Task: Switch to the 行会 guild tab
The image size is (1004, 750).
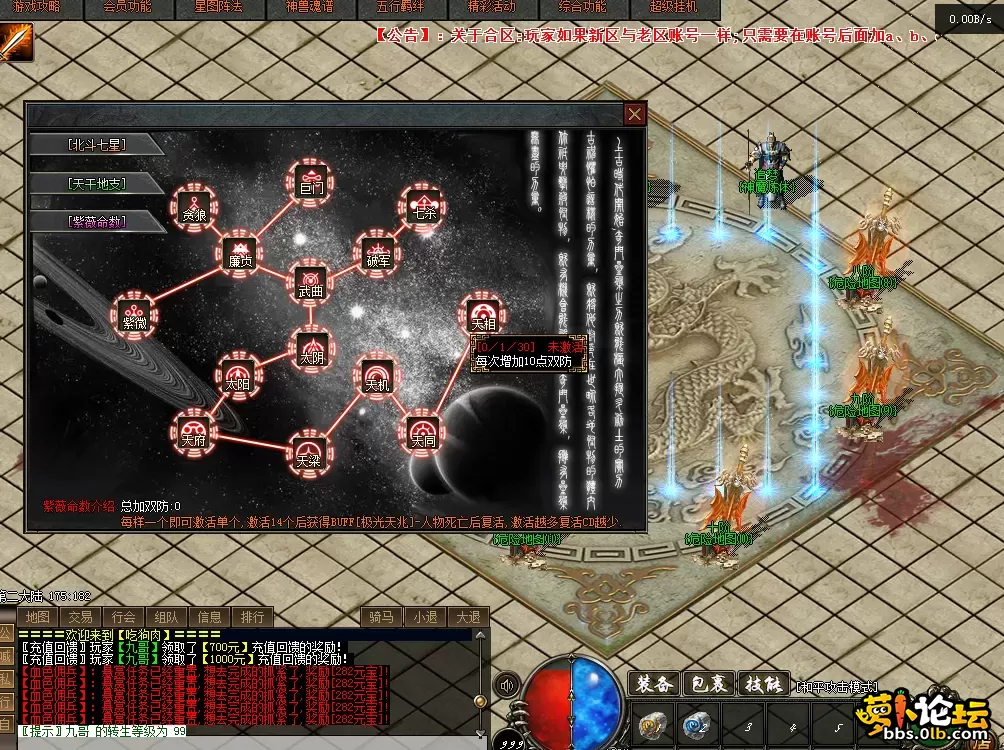Action: click(123, 617)
